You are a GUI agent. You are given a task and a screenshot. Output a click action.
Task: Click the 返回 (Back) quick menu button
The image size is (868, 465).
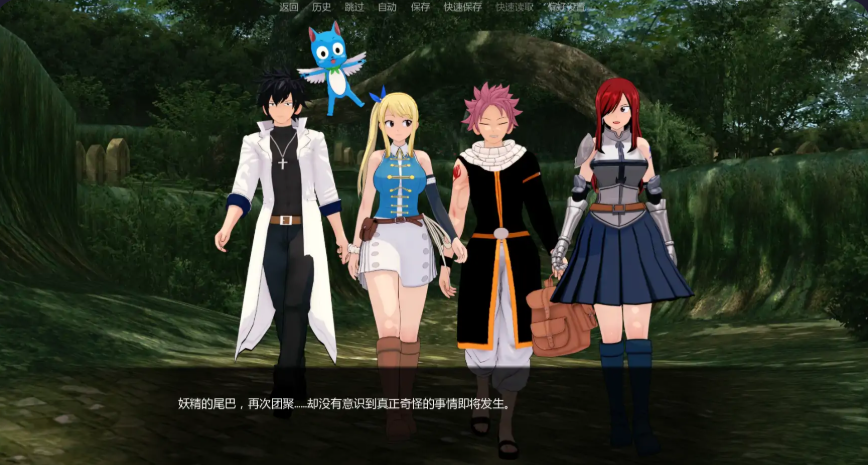289,7
